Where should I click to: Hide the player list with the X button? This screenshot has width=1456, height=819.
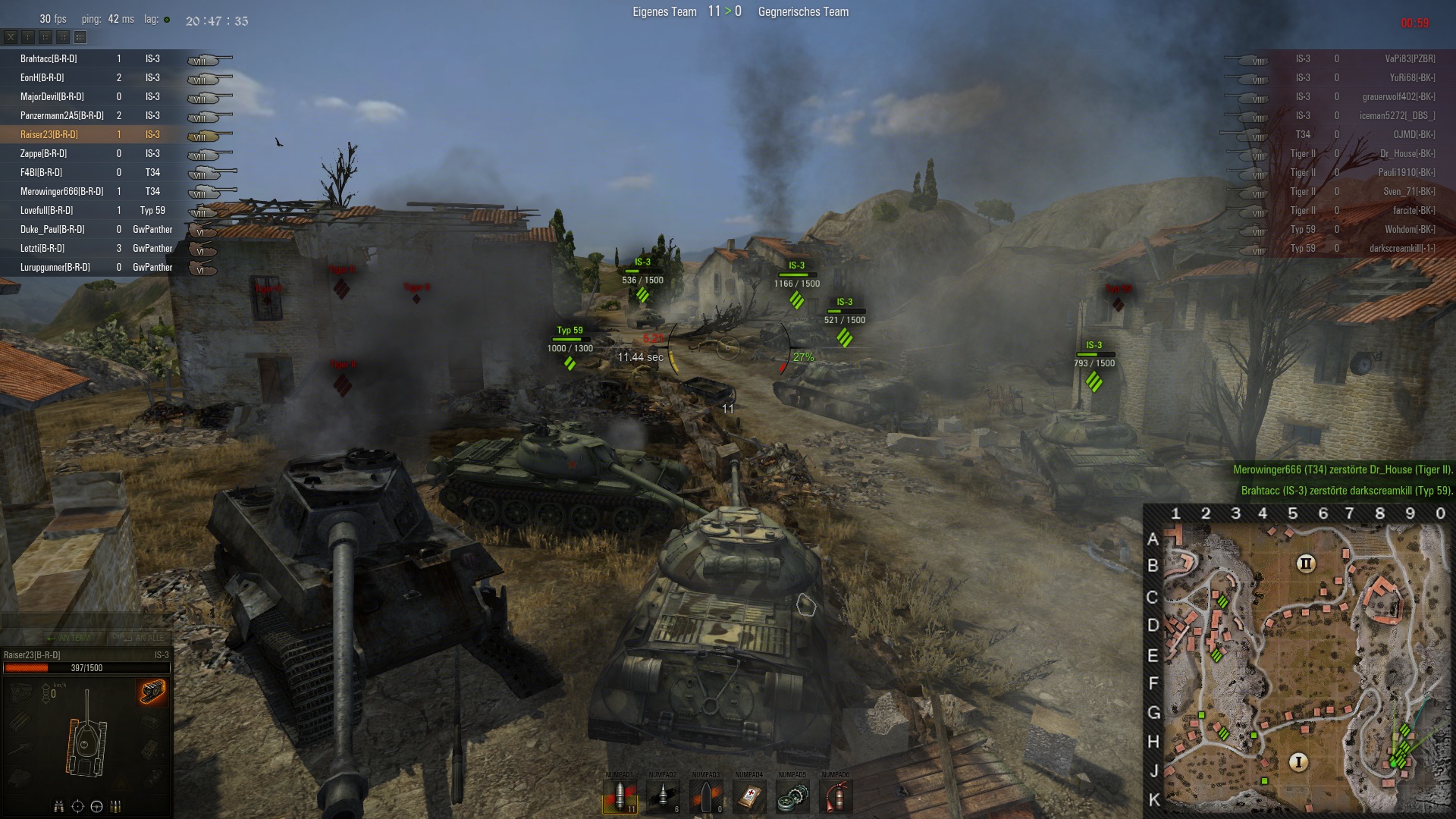point(11,36)
